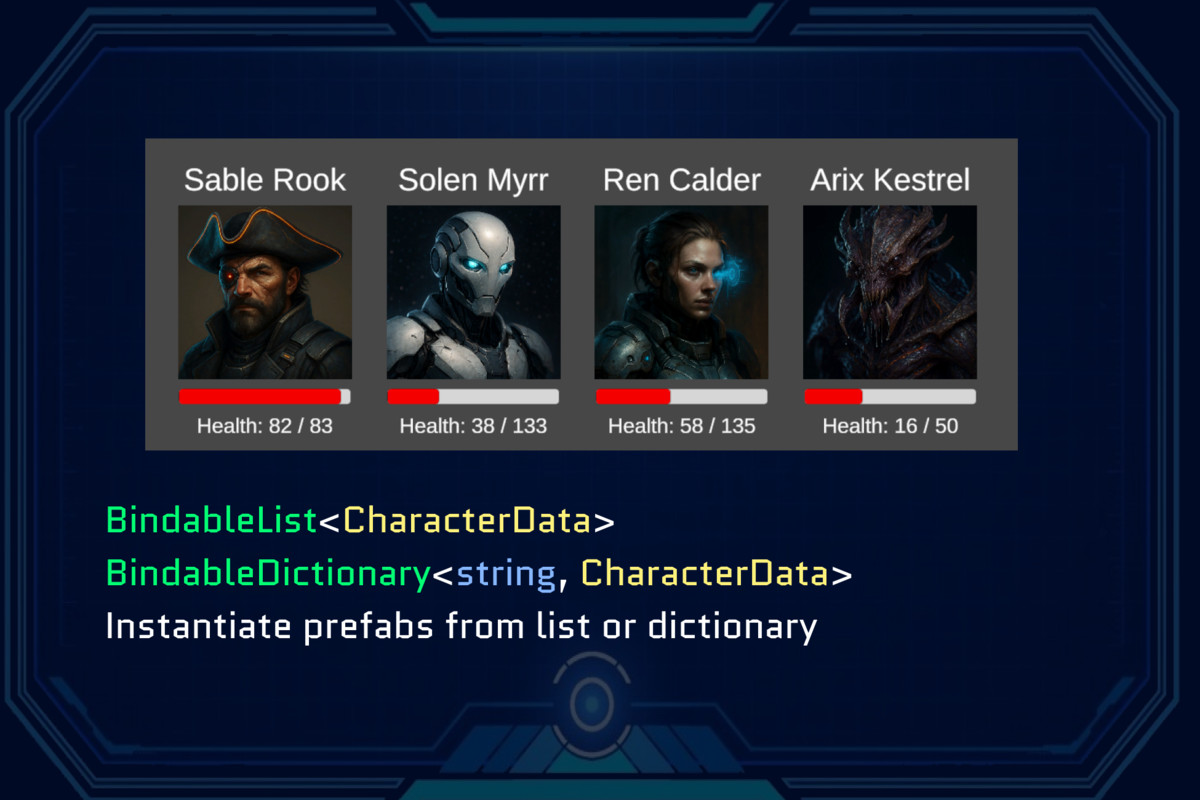
Task: Click the Arix Kestrel alien portrait
Action: pyautogui.click(x=889, y=292)
